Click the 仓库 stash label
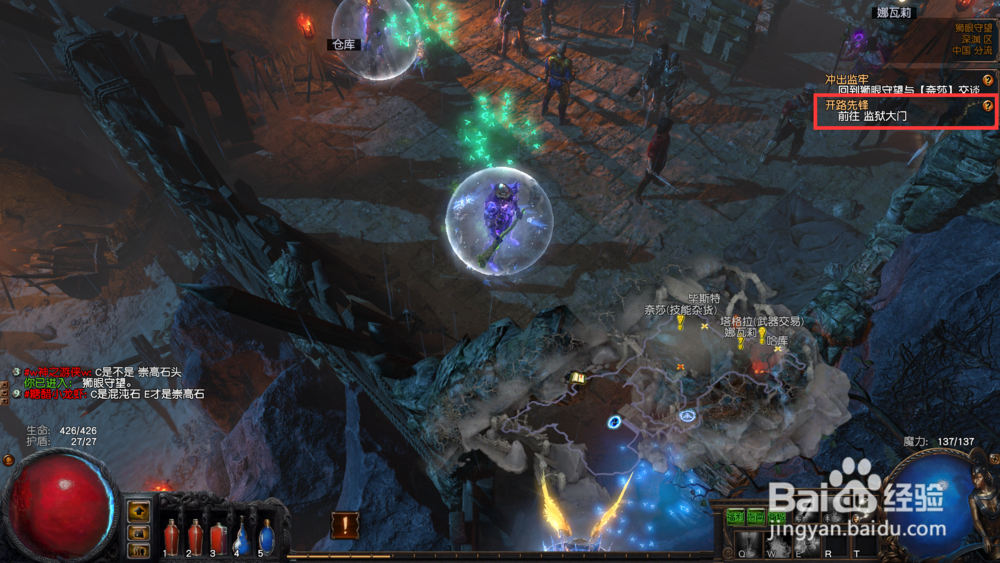 344,45
